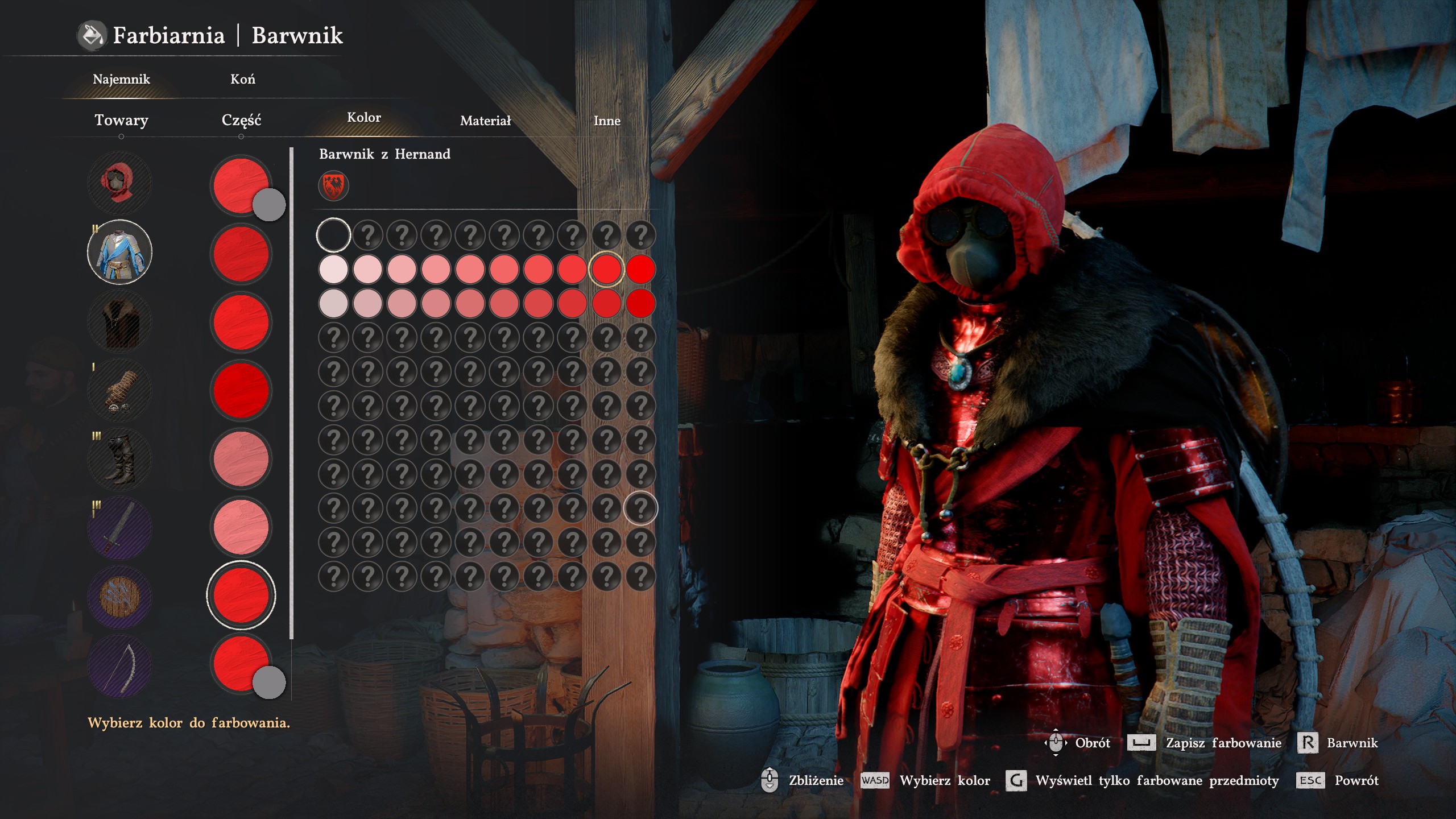Screen dimensions: 1456x819
Task: Click Powrót to go back
Action: pyautogui.click(x=1356, y=780)
